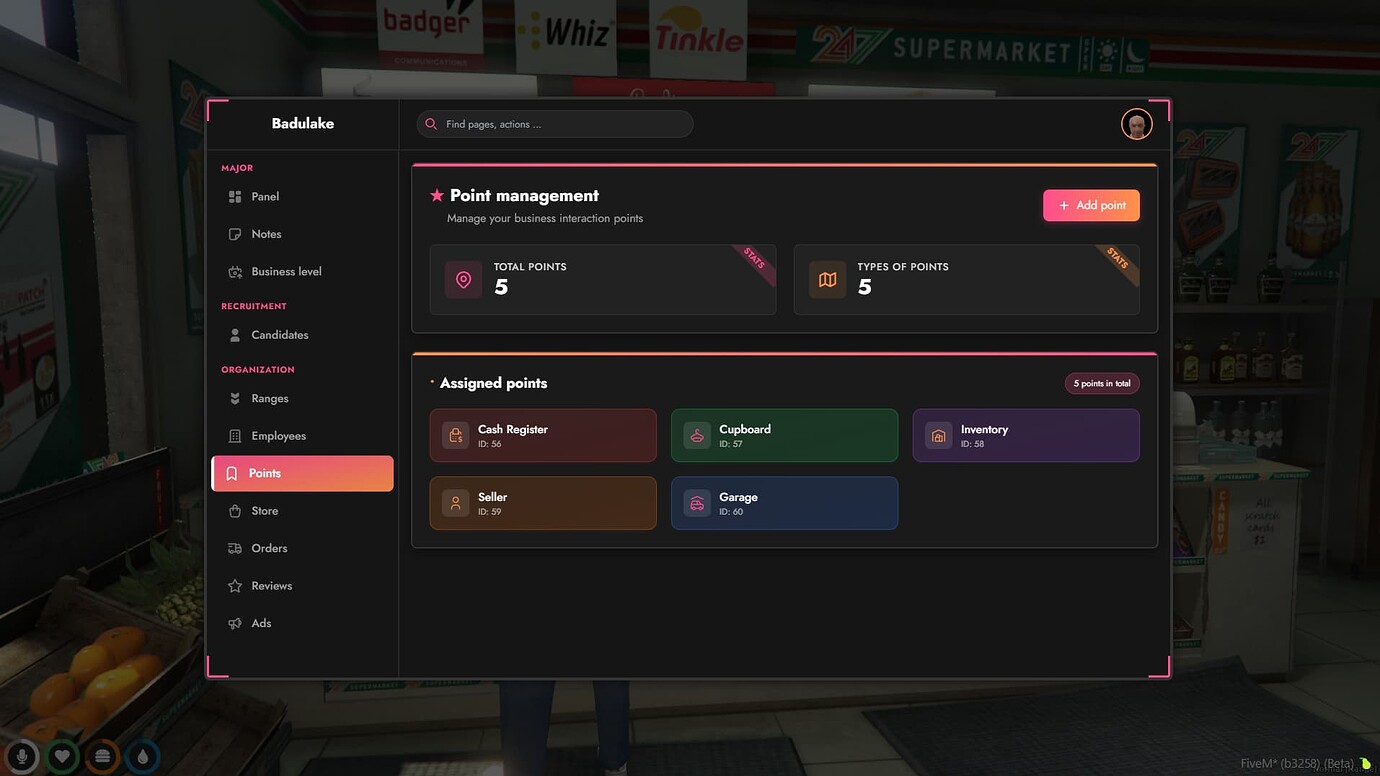Screen dimensions: 1380x776
Task: Select the Cash Register point icon
Action: 455,435
